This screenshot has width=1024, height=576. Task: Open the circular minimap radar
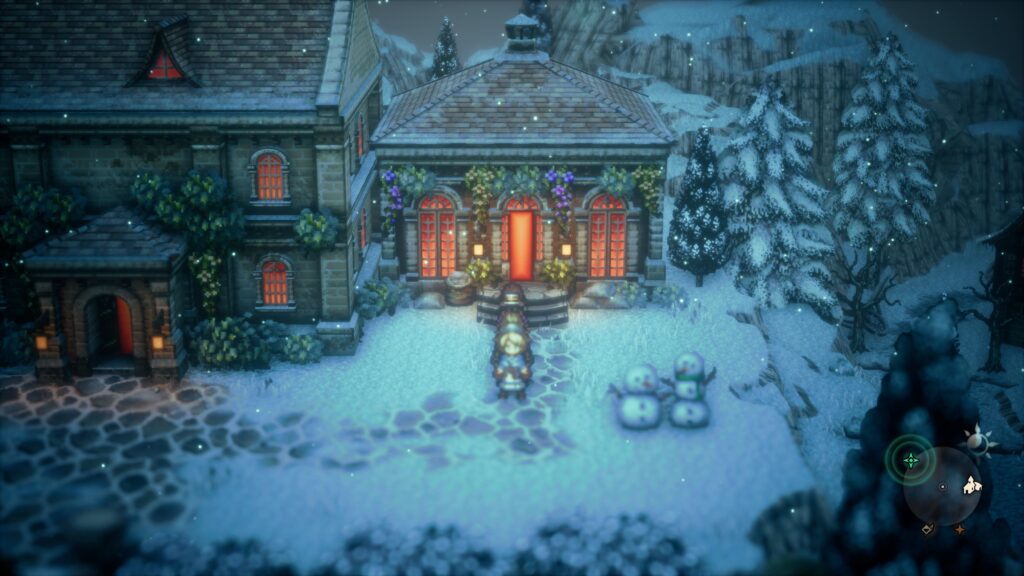pos(942,488)
